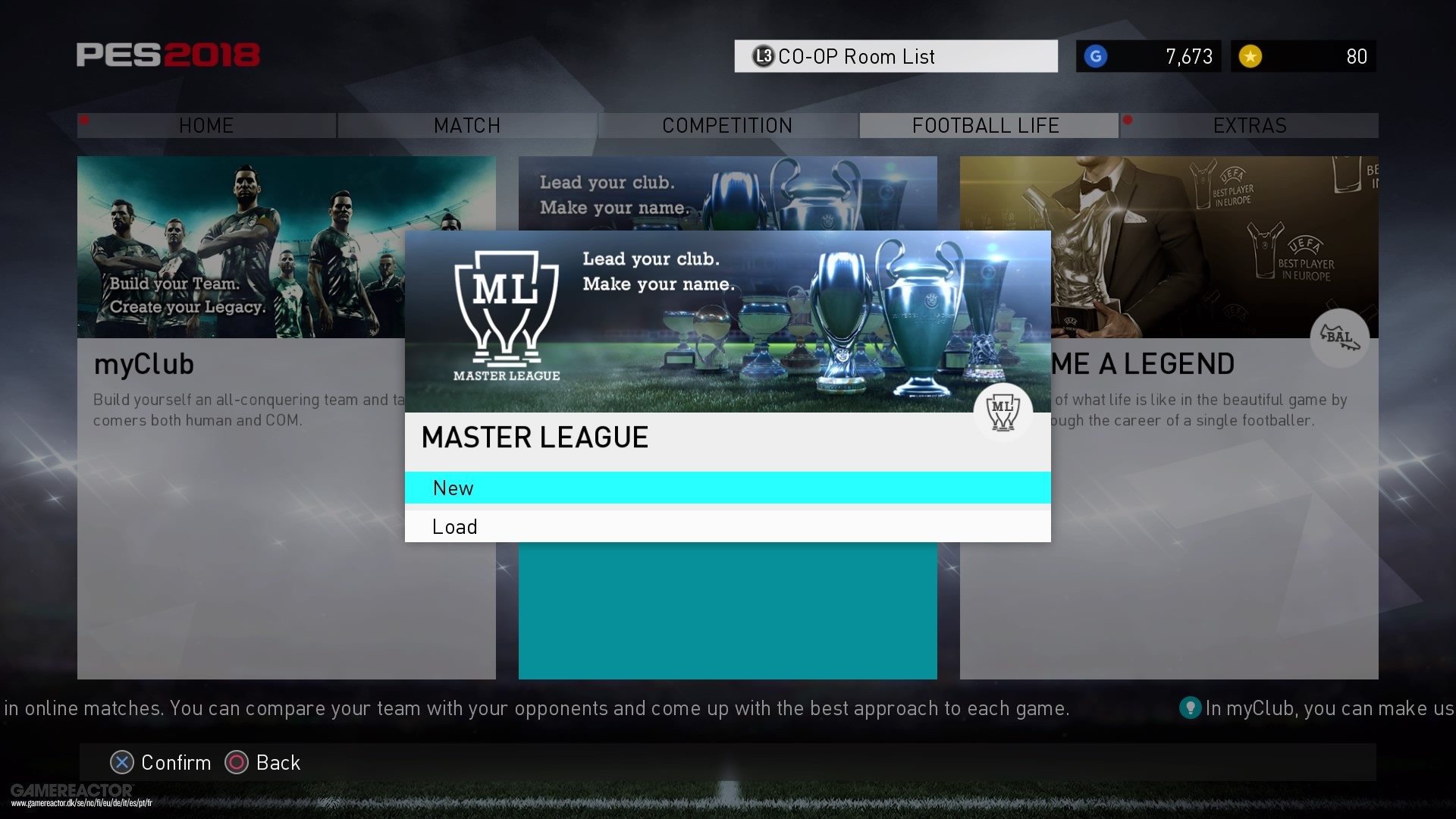
Task: Click the yellow star rating icon
Action: (x=1253, y=56)
